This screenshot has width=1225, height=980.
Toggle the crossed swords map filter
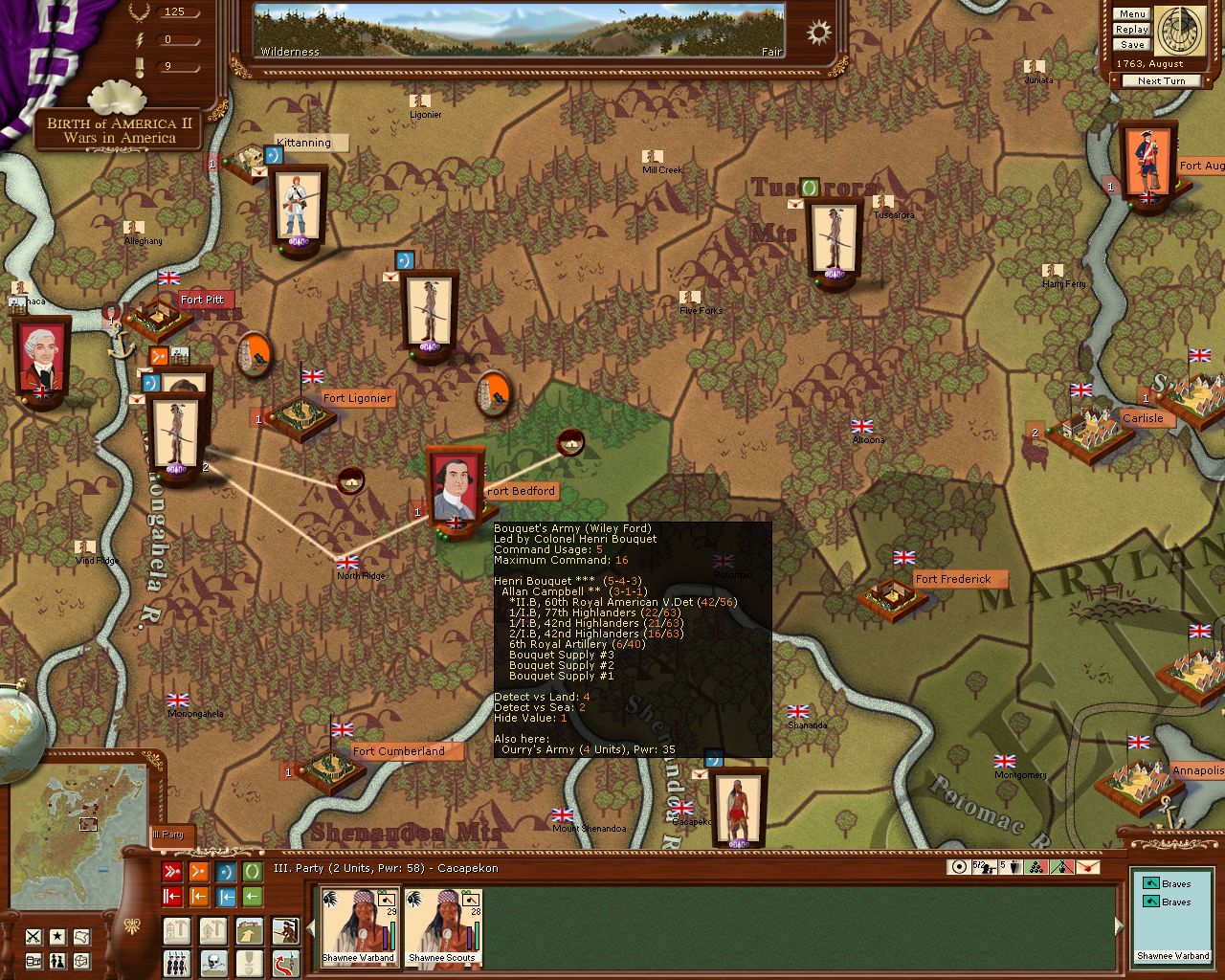click(33, 937)
